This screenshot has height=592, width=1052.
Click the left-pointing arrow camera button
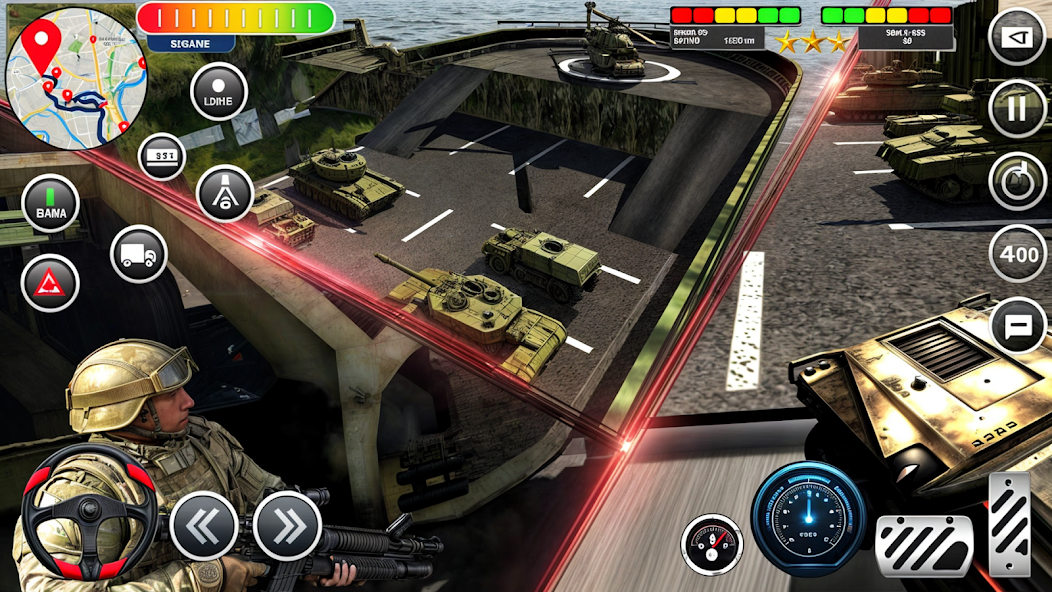(1017, 37)
